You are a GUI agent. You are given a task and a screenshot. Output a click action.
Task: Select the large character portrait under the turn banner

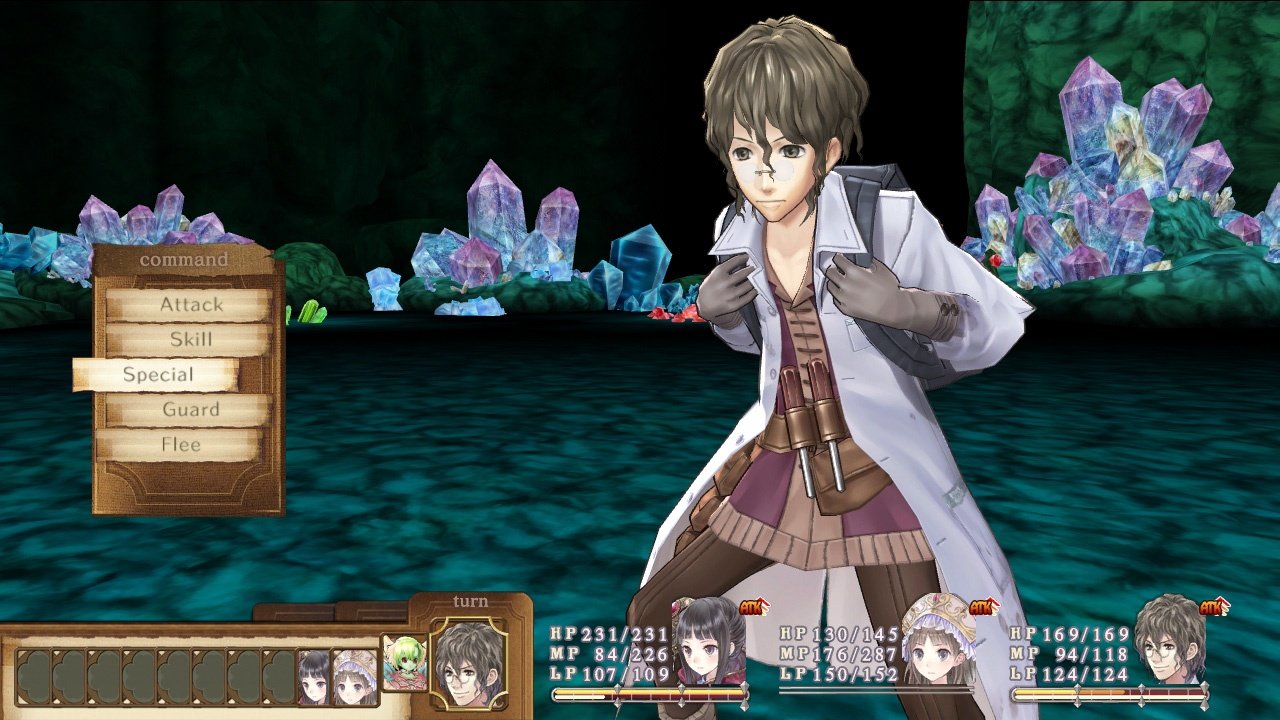tap(467, 663)
